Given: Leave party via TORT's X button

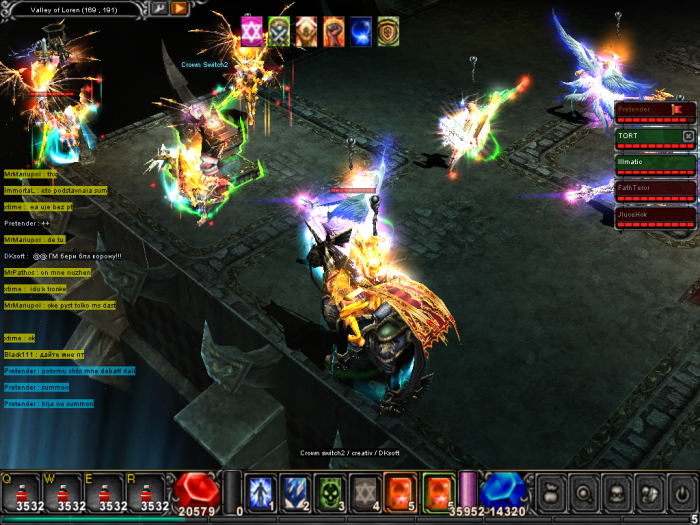Looking at the screenshot, I should point(688,135).
